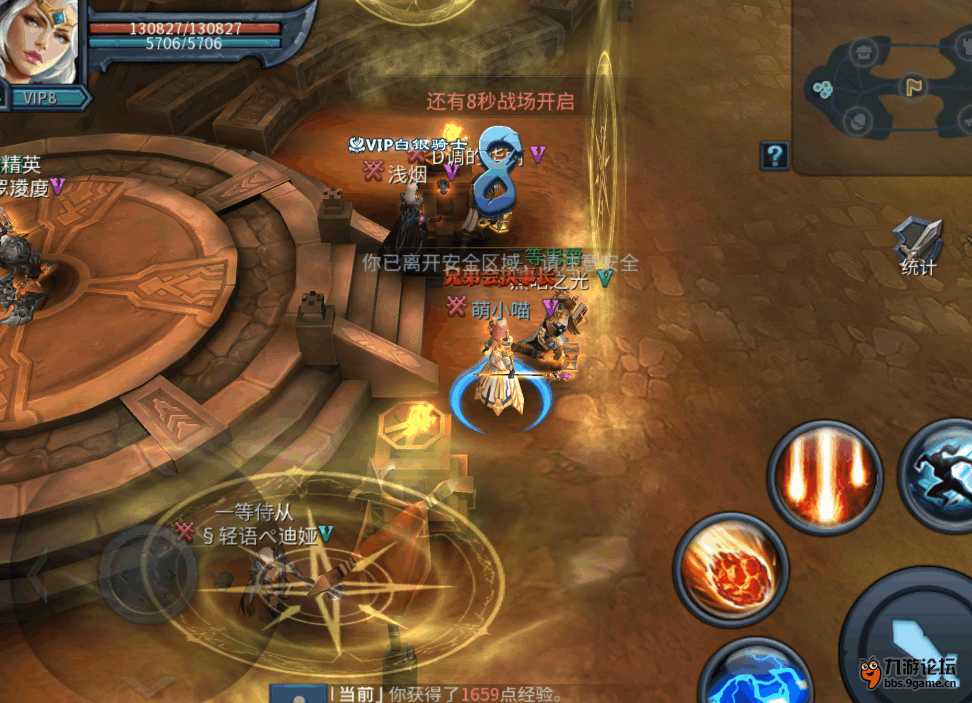This screenshot has height=703, width=972.
Task: Select the yellow flag marker on minimap
Action: coord(912,86)
